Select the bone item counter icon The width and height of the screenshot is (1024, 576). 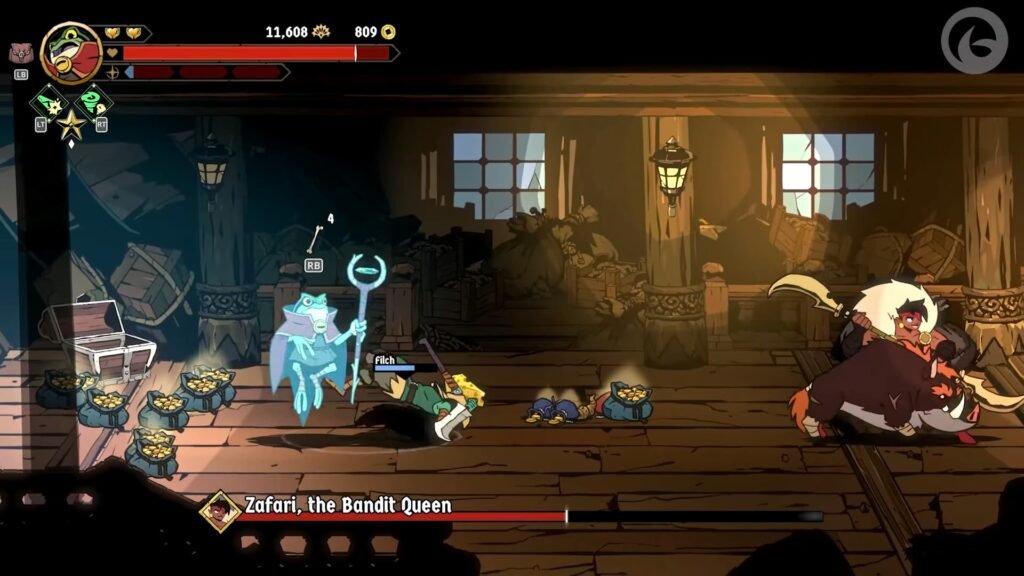click(x=314, y=238)
